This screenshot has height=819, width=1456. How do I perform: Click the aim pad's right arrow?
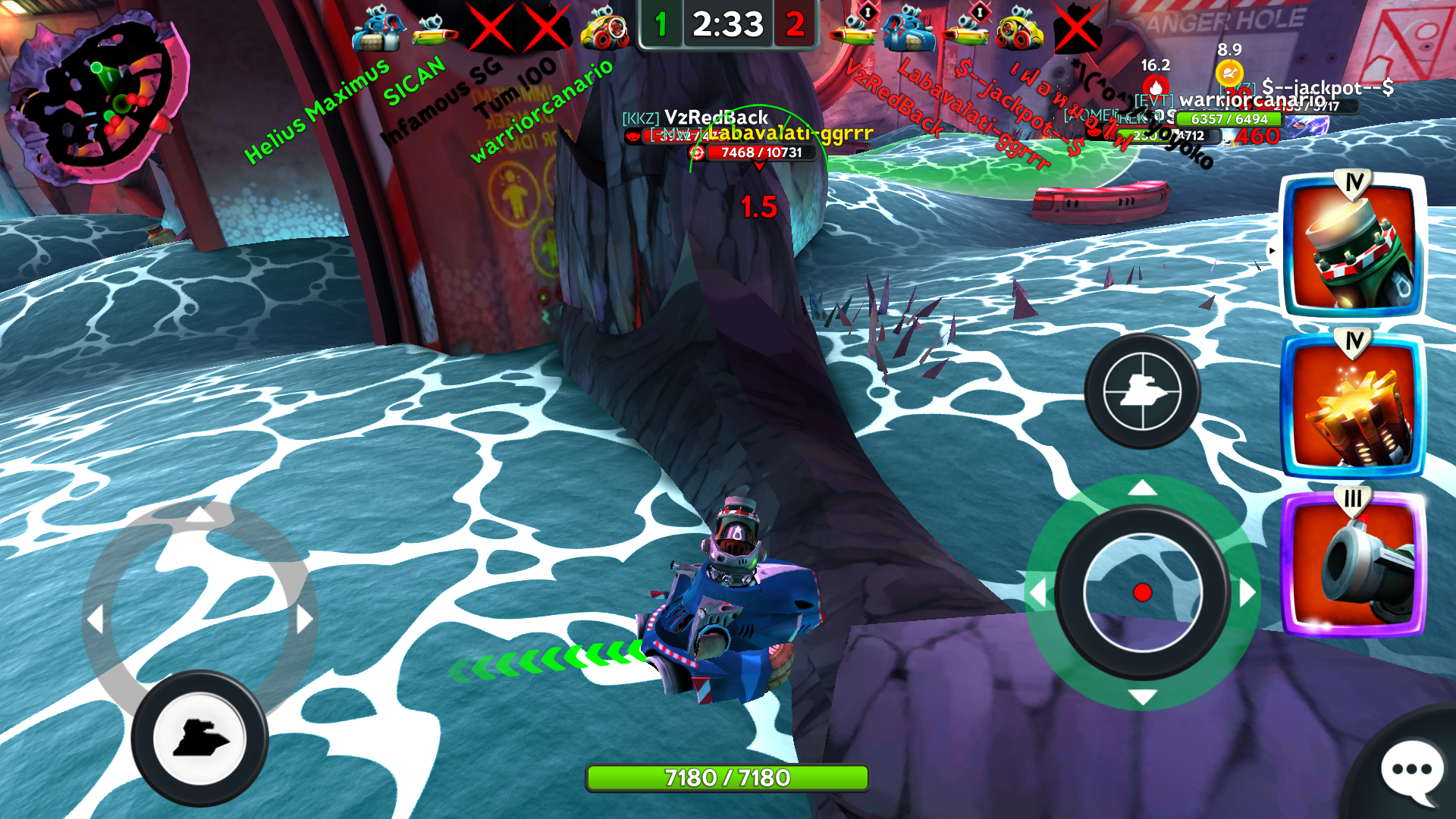pos(1247,592)
